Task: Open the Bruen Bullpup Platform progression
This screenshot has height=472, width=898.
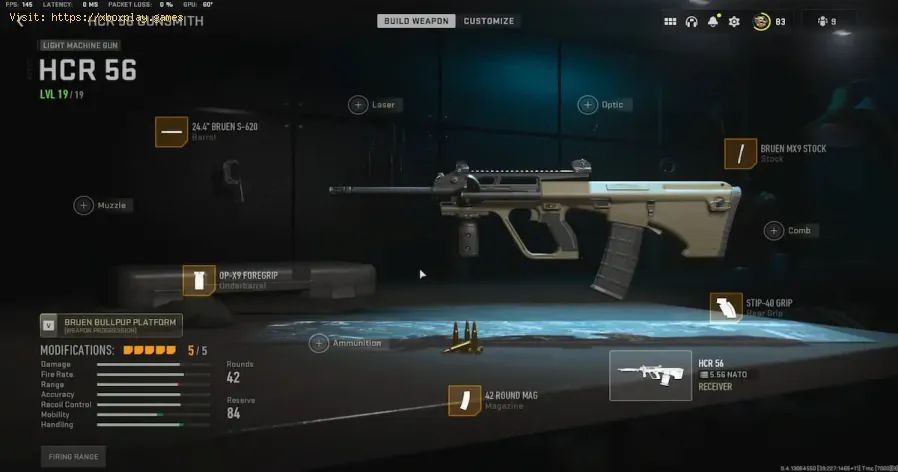Action: [111, 324]
